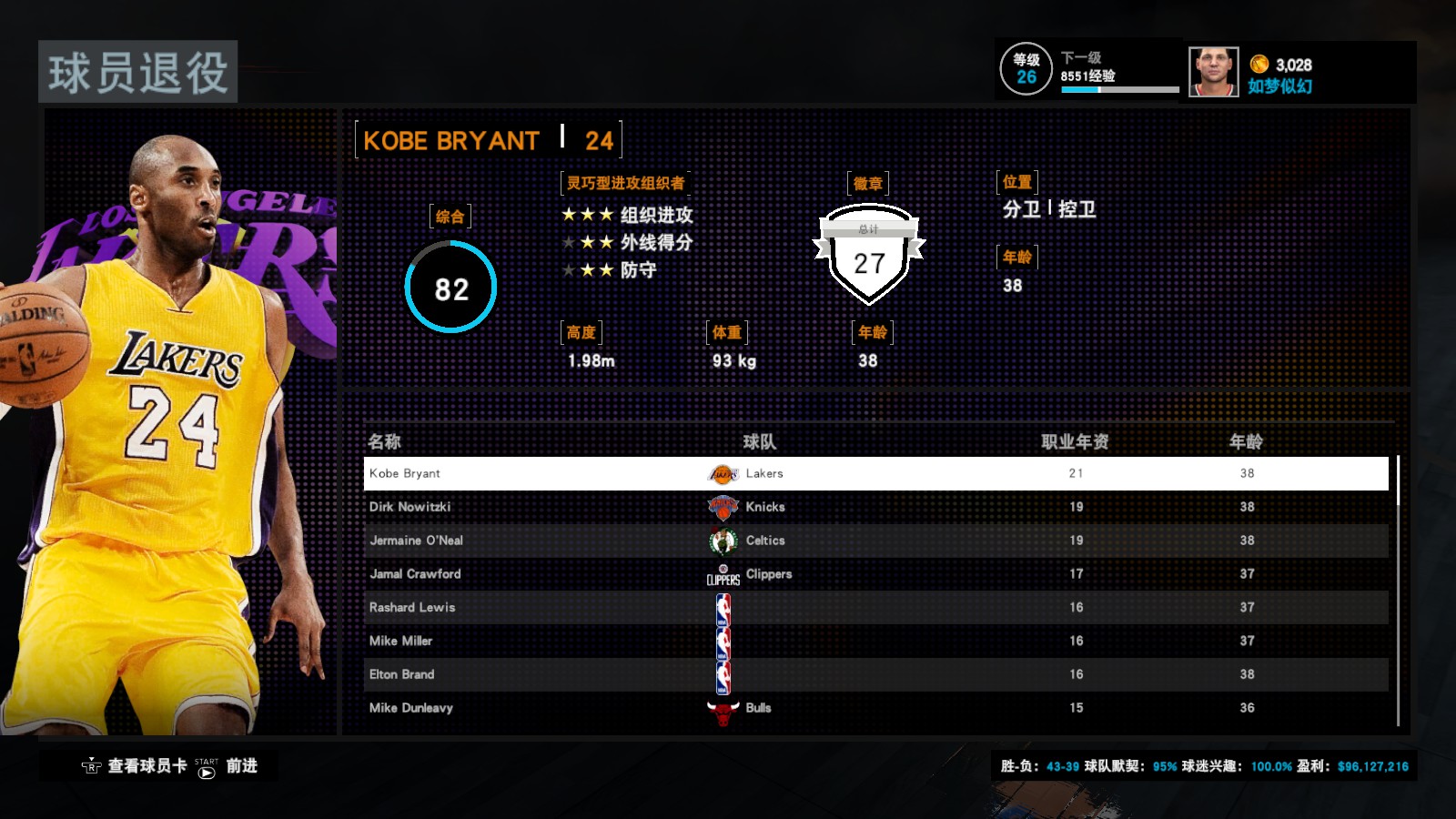Click the gold coin icon showing 3,028

[1260, 65]
